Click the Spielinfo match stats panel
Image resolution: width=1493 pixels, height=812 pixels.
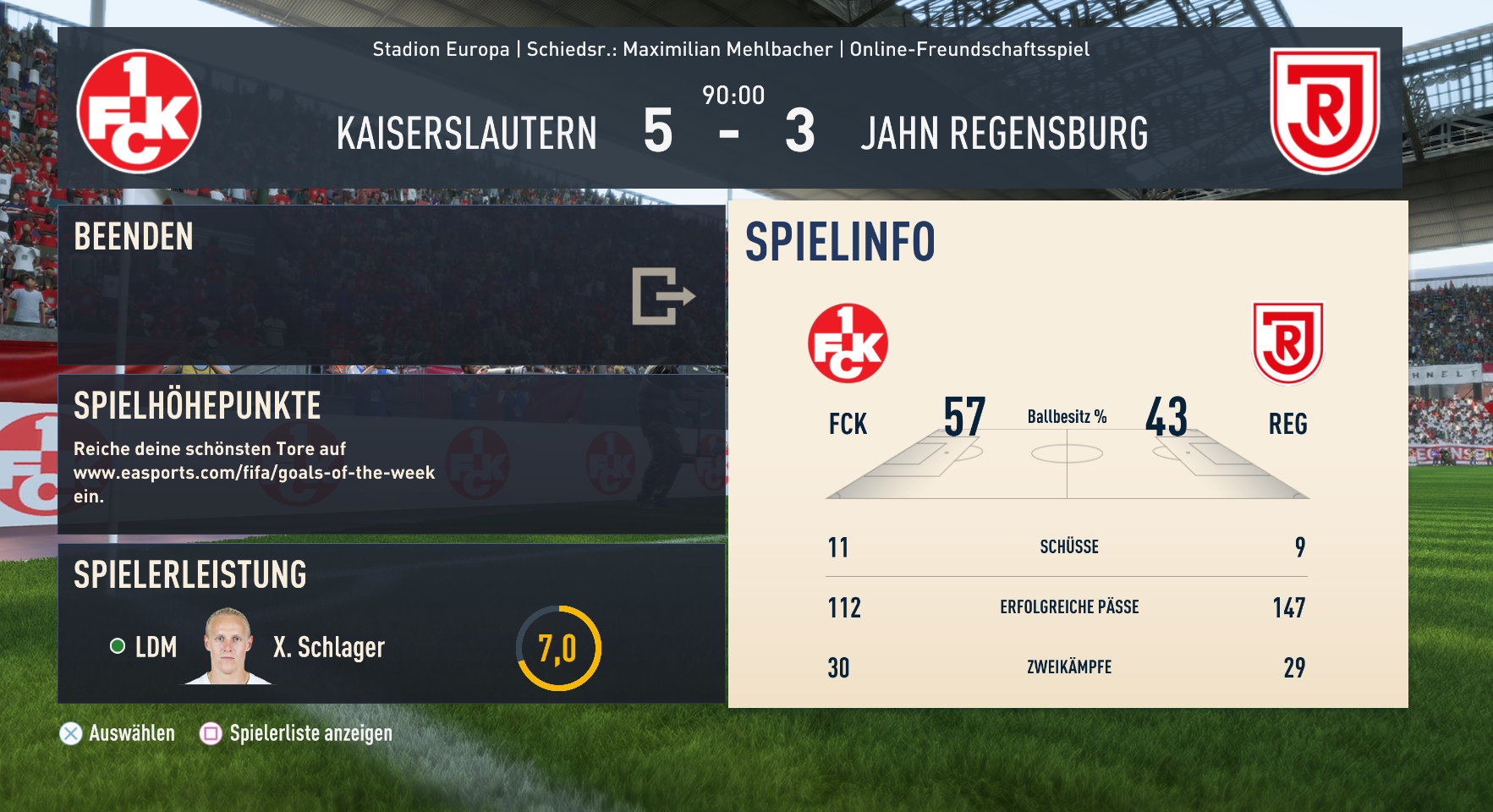1068,454
